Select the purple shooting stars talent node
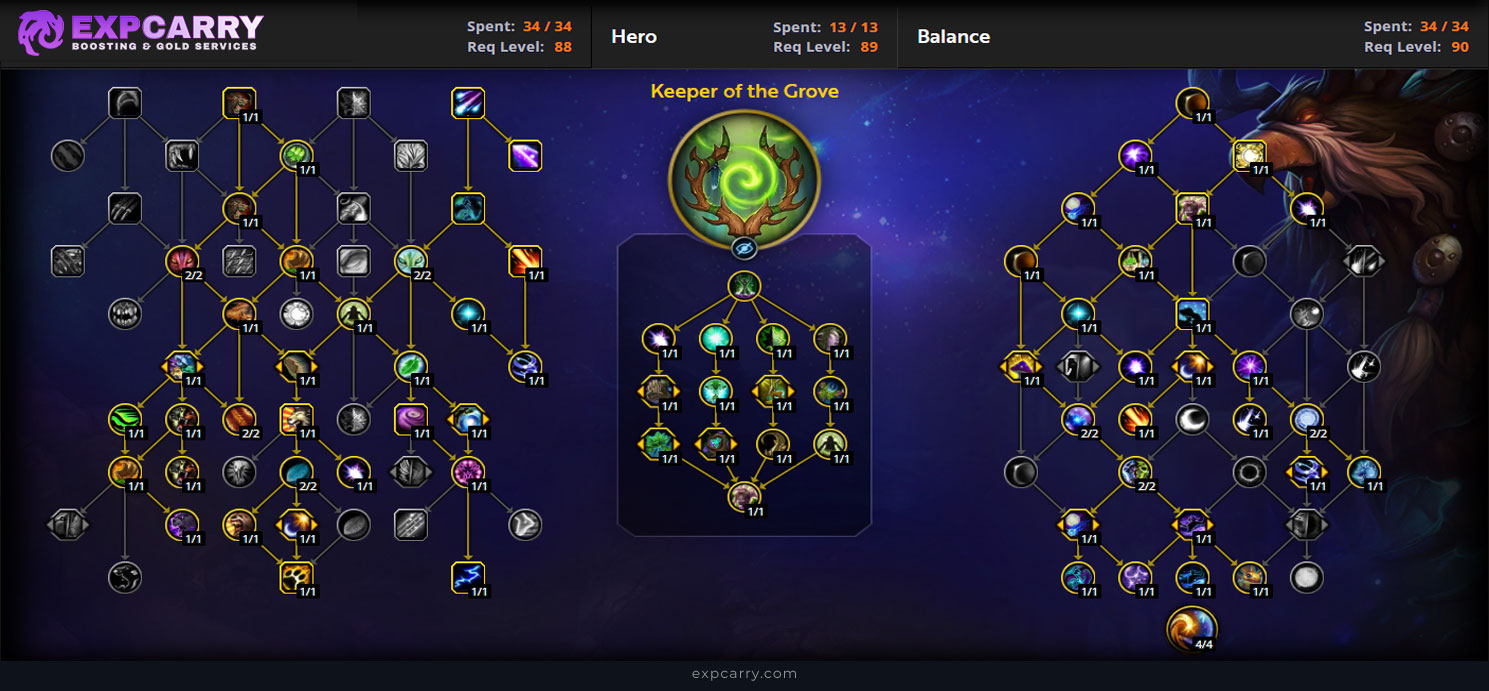The image size is (1489, 691). tap(468, 103)
